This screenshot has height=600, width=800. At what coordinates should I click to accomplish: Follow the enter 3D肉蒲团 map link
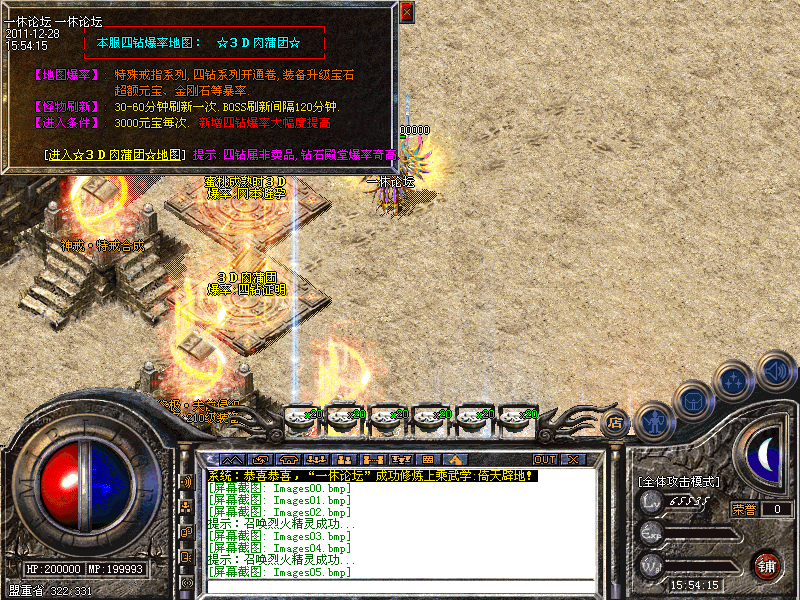[116, 154]
